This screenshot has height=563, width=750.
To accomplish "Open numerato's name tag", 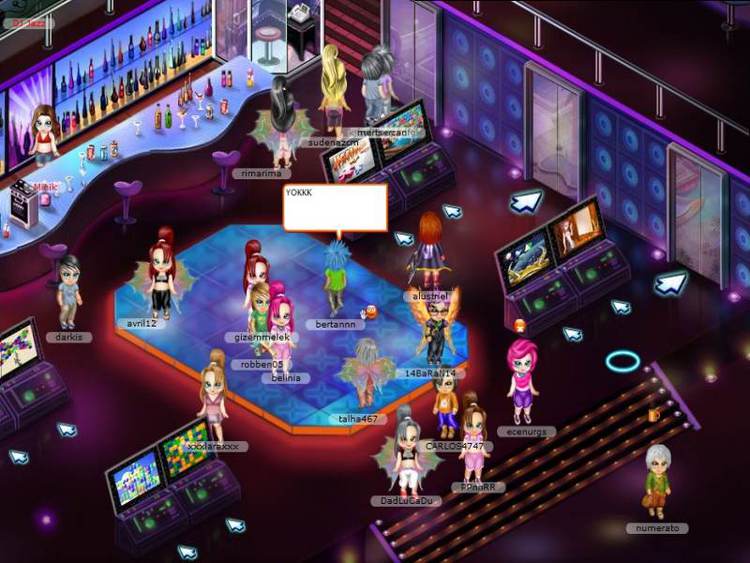I will coord(658,527).
